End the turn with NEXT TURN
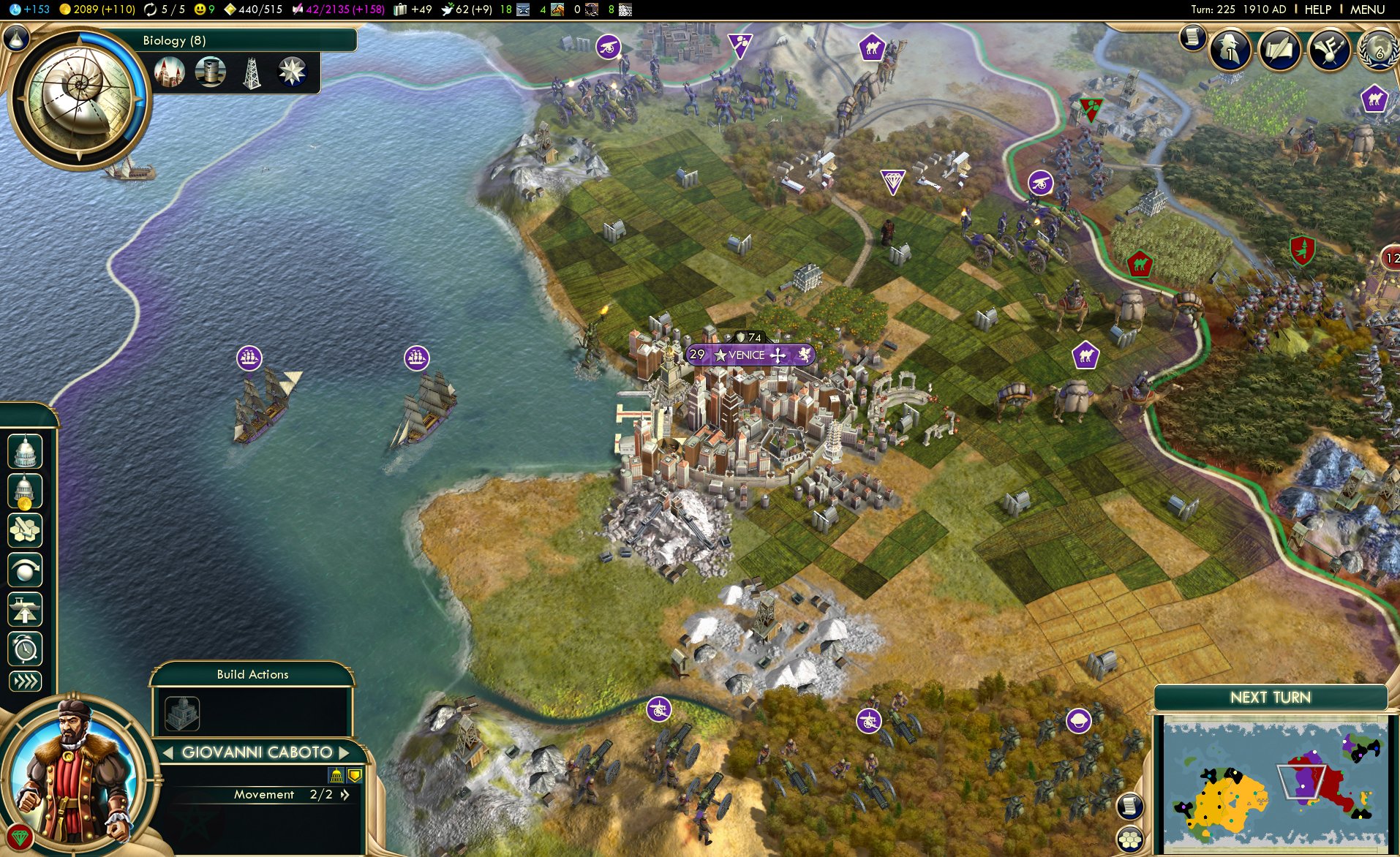 1270,698
